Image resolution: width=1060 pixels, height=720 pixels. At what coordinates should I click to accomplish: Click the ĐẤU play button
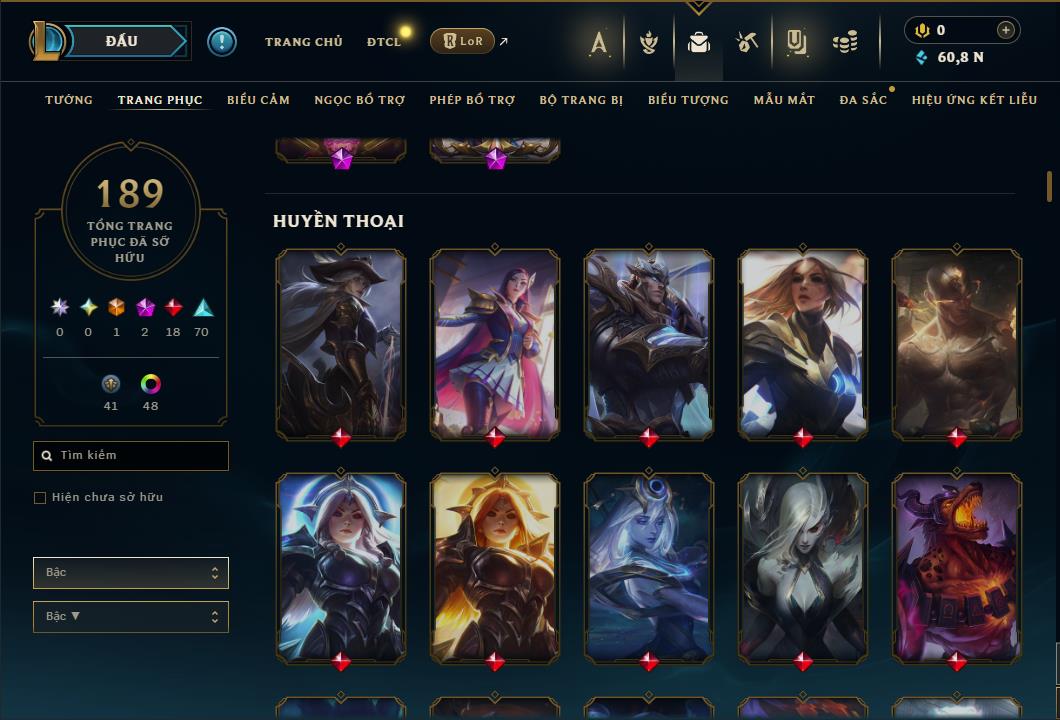point(122,41)
